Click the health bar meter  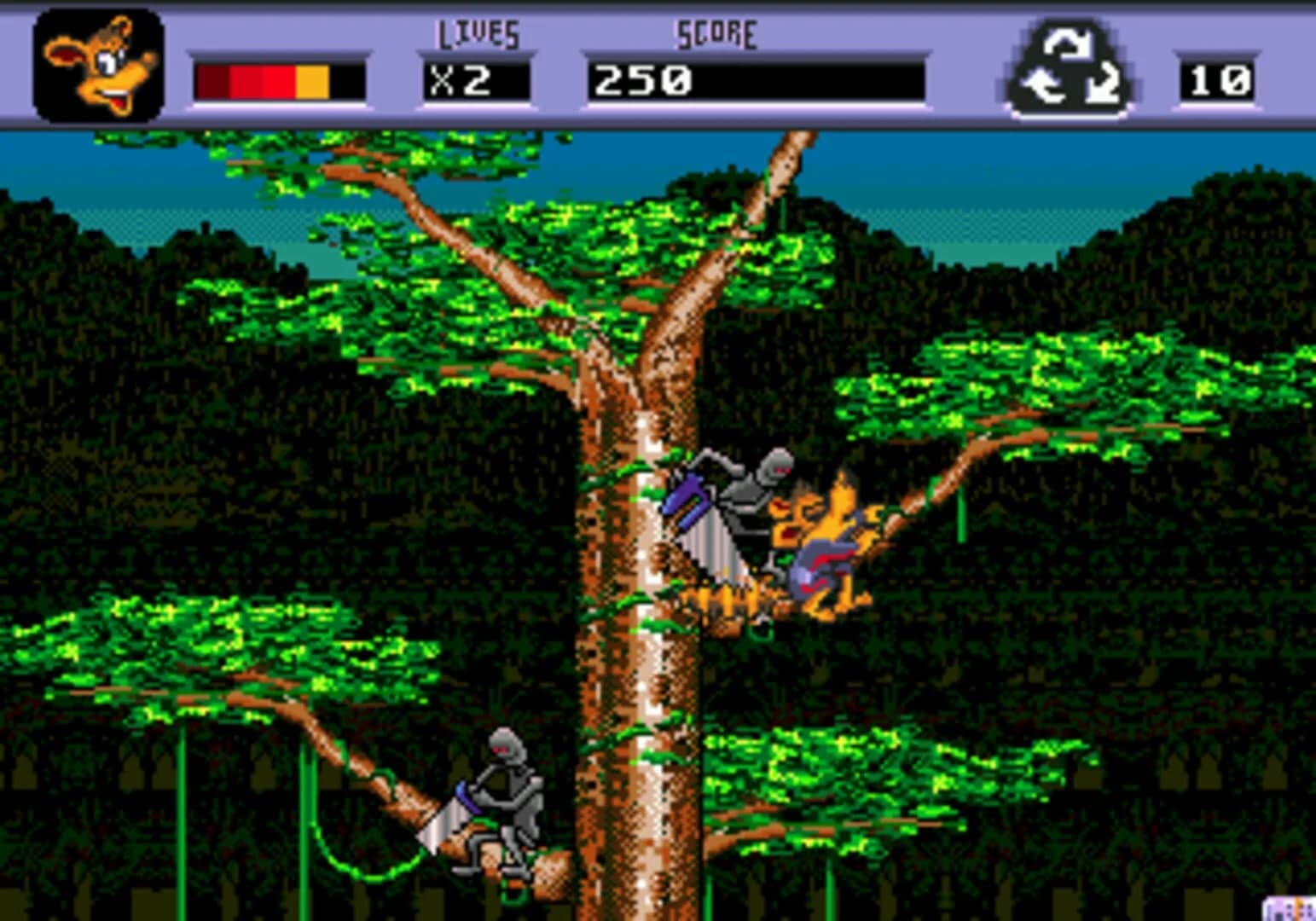(x=277, y=79)
